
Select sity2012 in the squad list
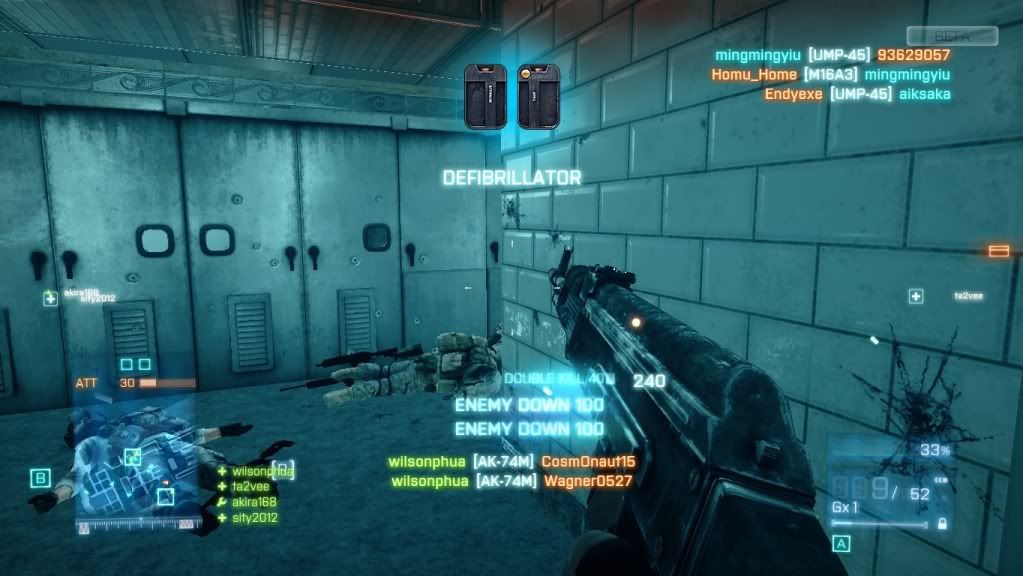point(254,518)
